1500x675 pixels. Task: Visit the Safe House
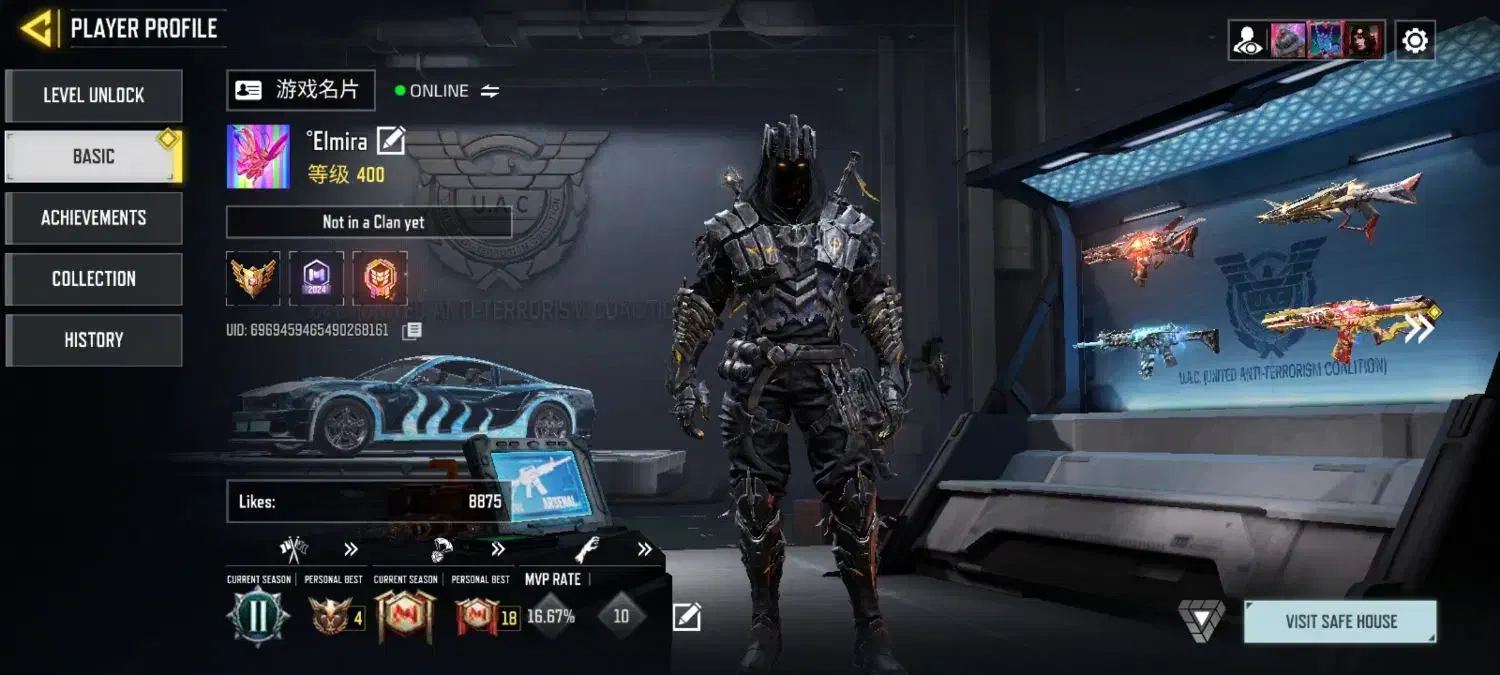[x=1340, y=621]
